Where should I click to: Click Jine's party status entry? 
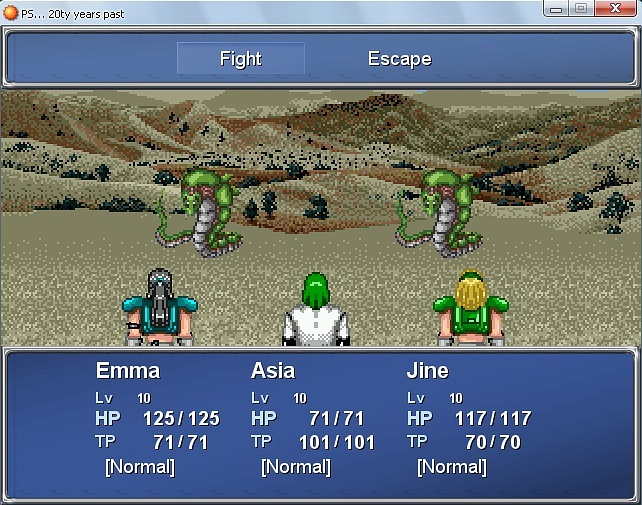468,419
